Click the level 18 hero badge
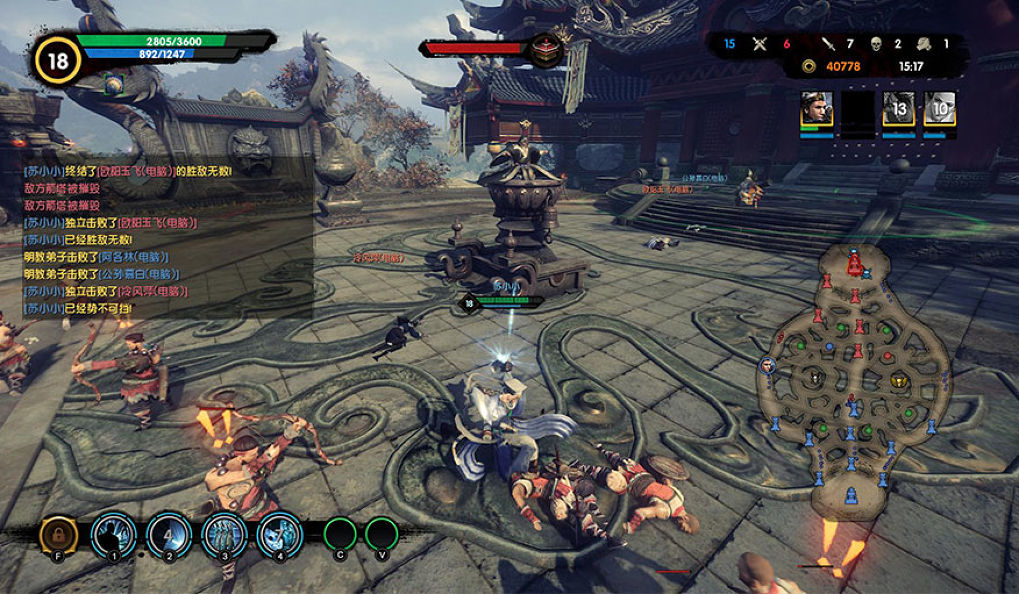The width and height of the screenshot is (1019, 594). point(58,60)
